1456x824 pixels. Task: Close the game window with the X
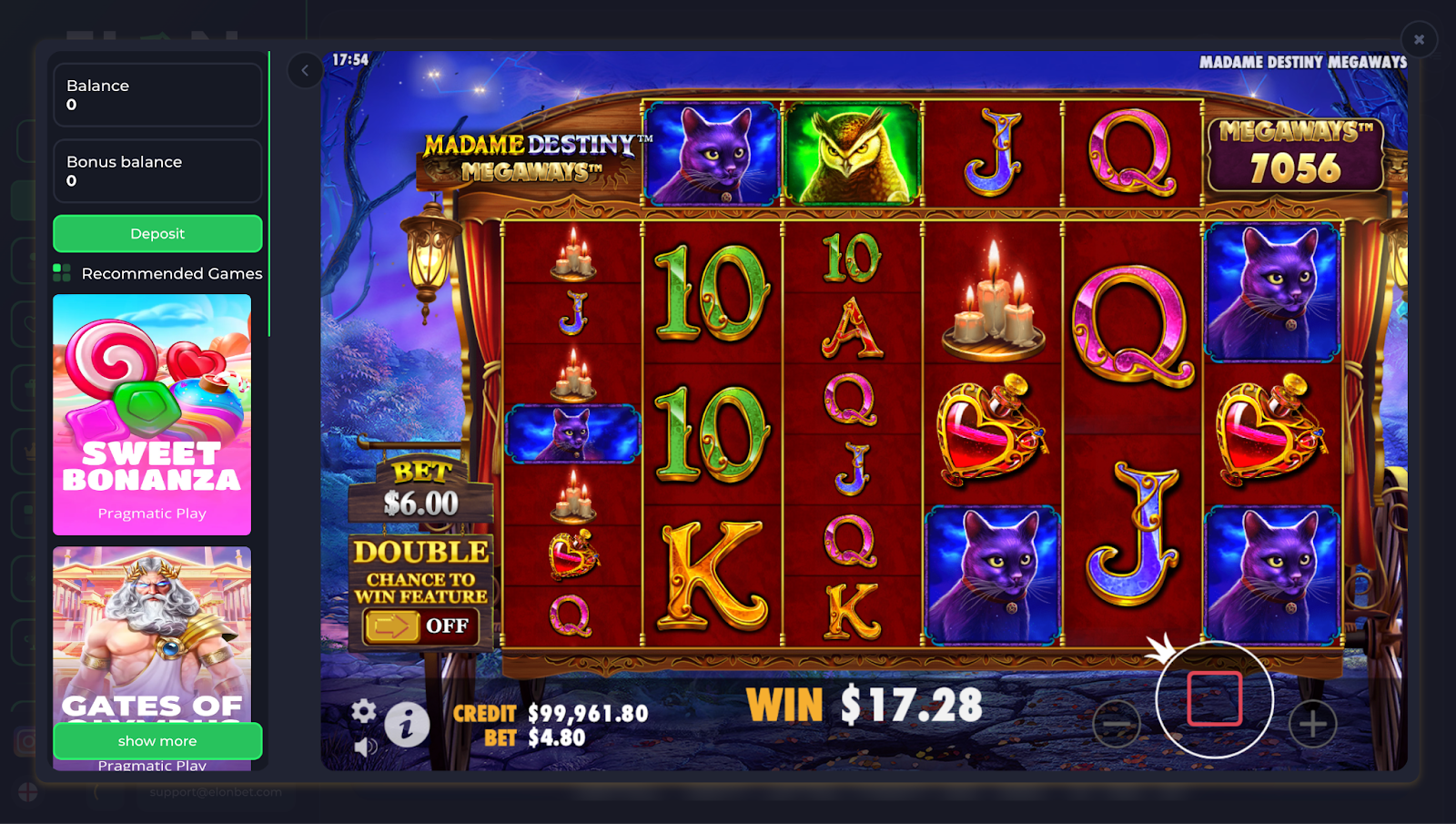tap(1418, 39)
